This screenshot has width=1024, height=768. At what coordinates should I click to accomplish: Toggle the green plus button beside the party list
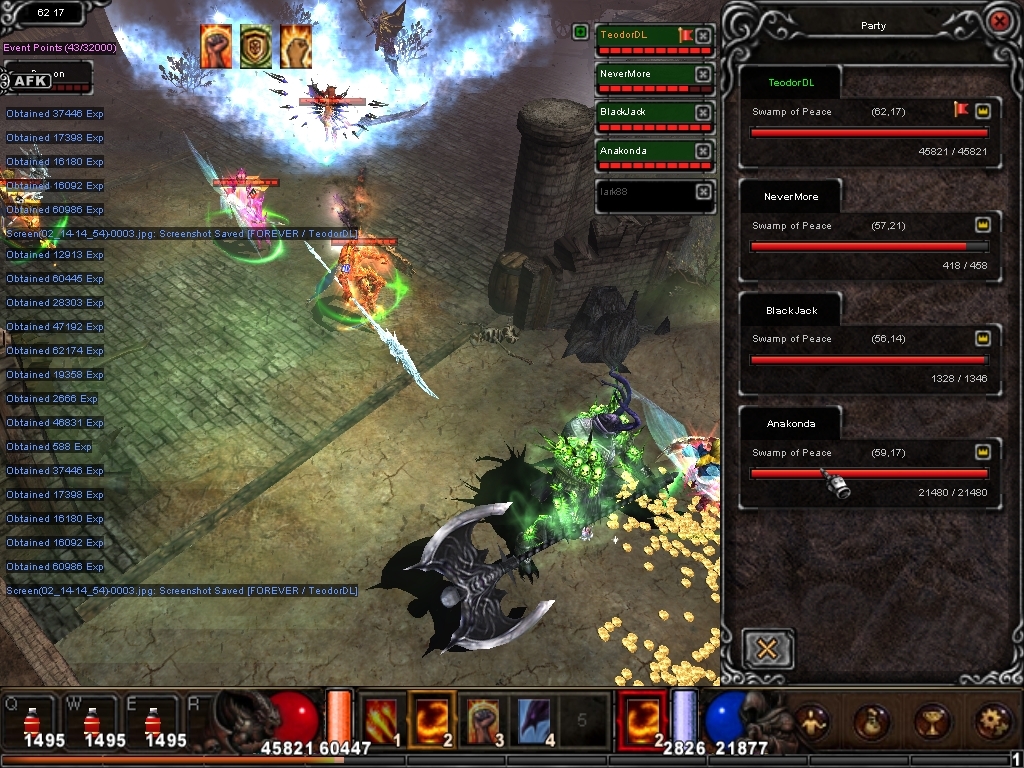pyautogui.click(x=581, y=32)
